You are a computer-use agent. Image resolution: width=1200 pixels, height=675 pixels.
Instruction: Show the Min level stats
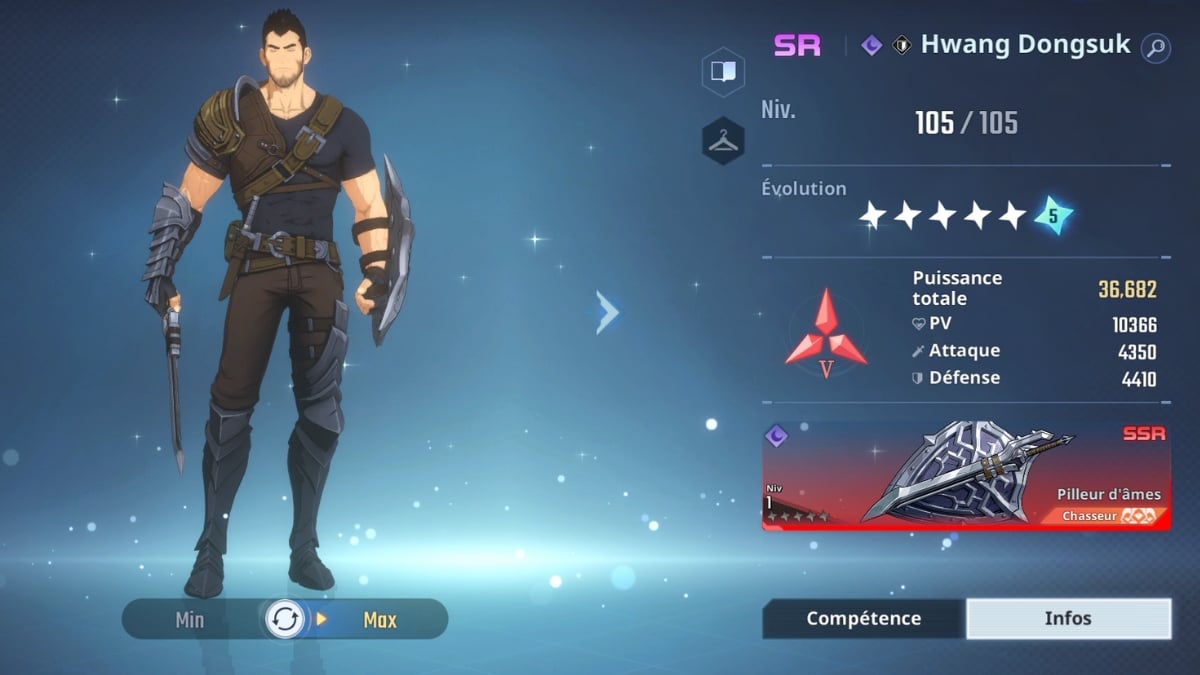point(190,620)
